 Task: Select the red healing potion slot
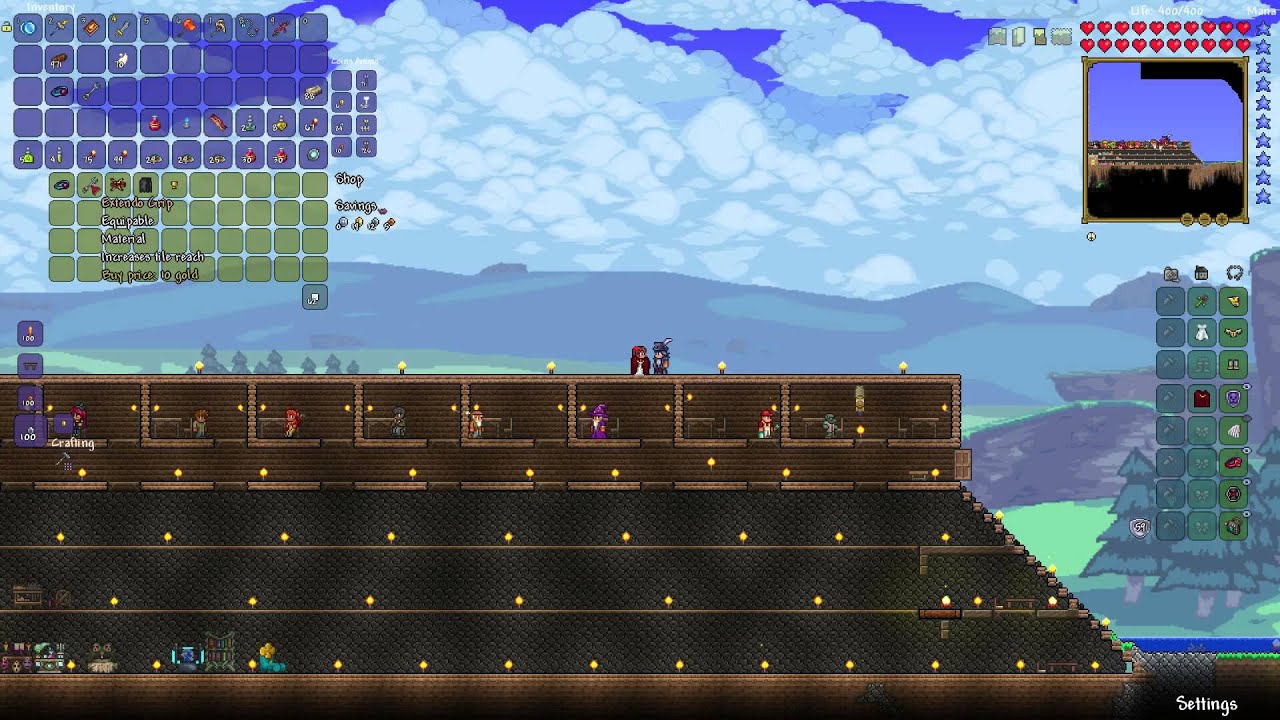[x=155, y=124]
